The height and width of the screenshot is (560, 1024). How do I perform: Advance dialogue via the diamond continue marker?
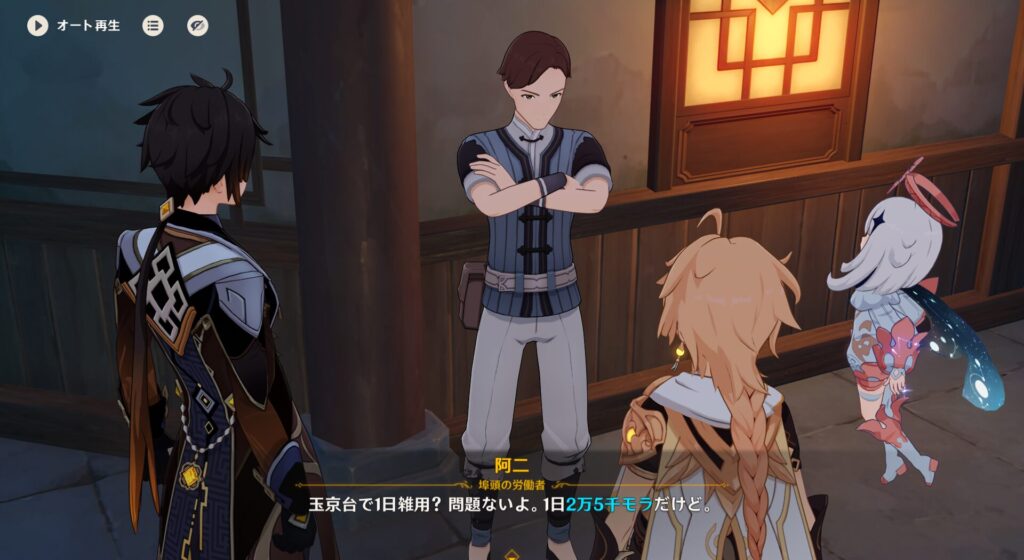(512, 553)
